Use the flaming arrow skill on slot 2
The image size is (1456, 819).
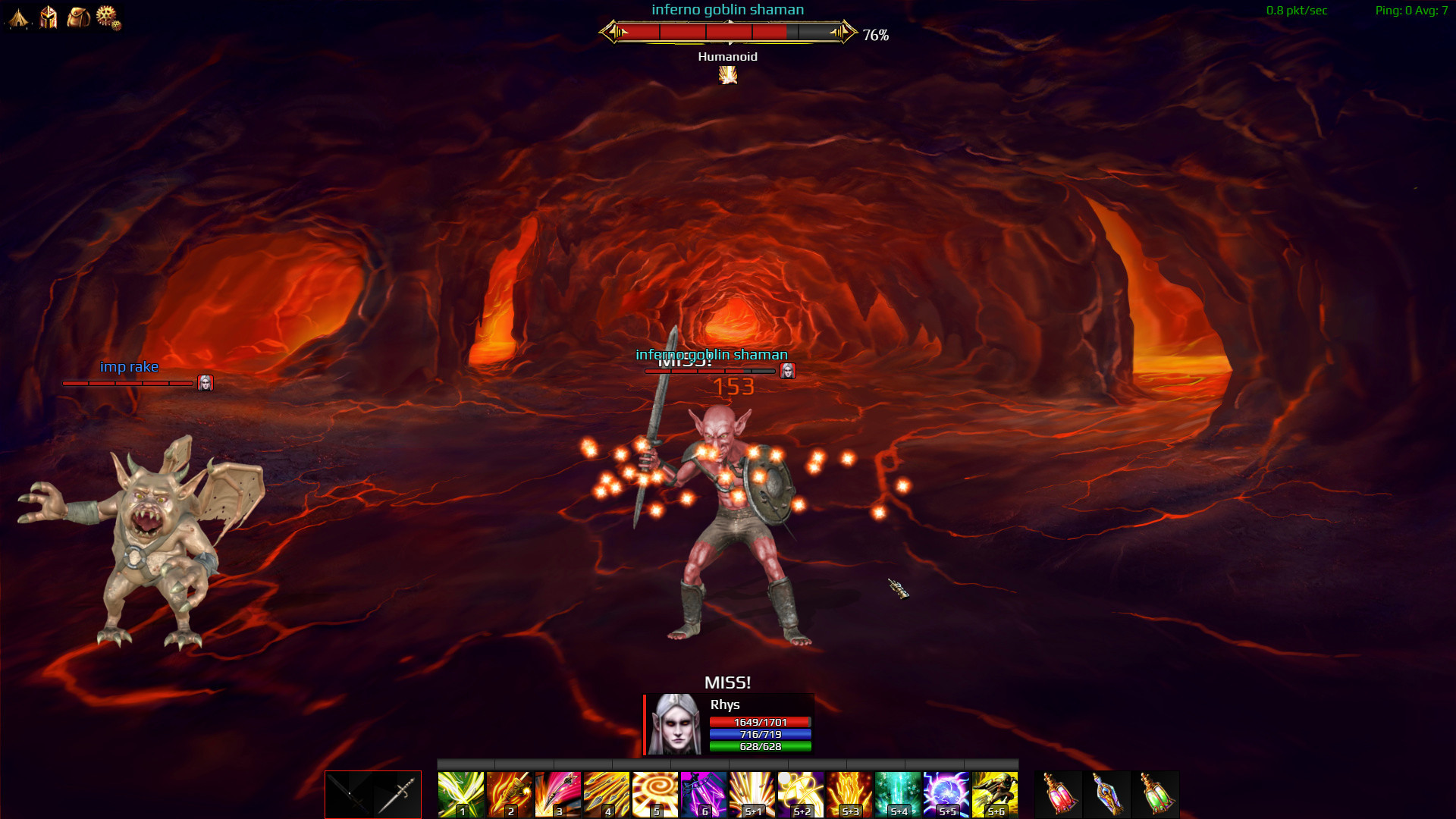(x=510, y=794)
